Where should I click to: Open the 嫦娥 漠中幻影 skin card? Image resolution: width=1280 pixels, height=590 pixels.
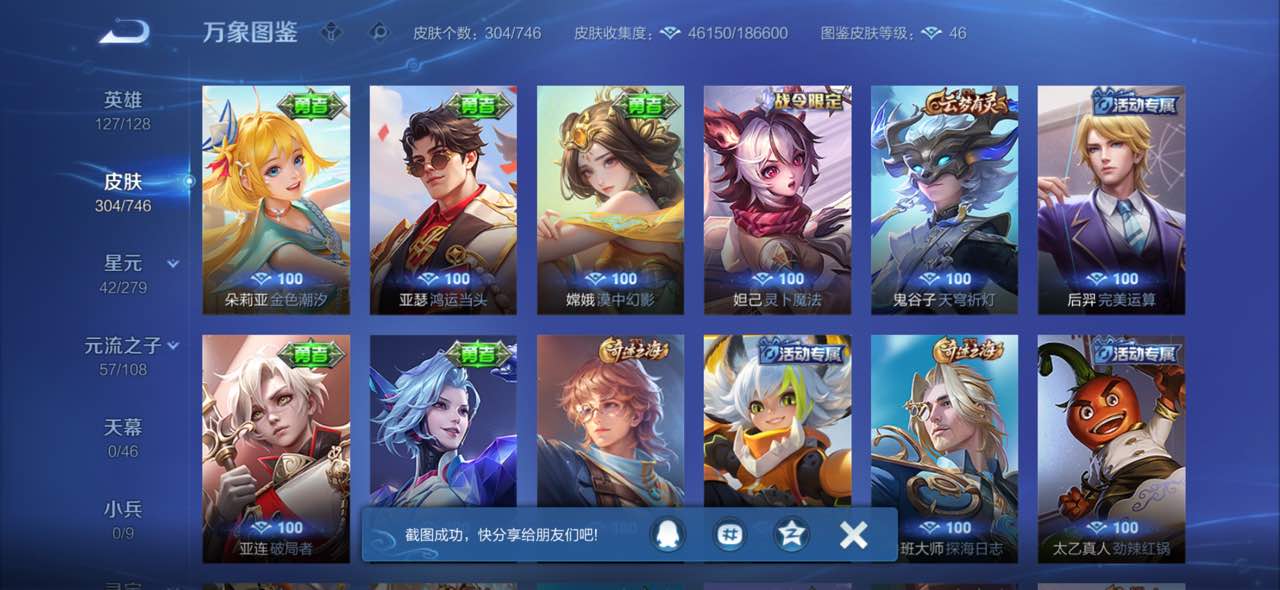point(610,200)
